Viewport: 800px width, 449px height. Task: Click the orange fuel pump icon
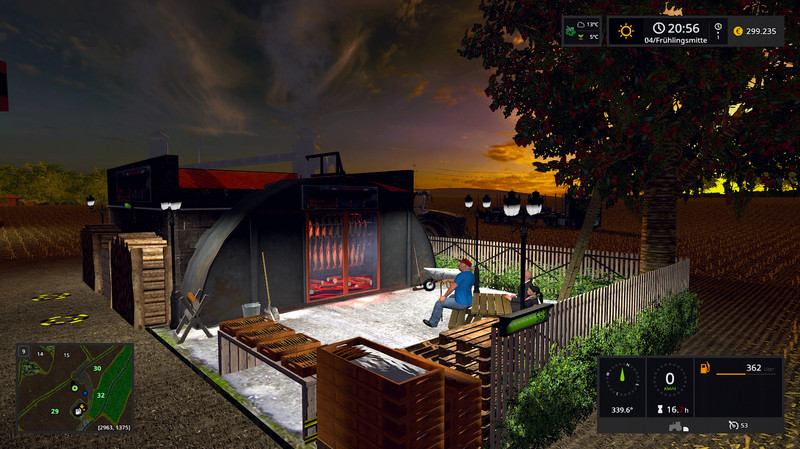pos(705,369)
